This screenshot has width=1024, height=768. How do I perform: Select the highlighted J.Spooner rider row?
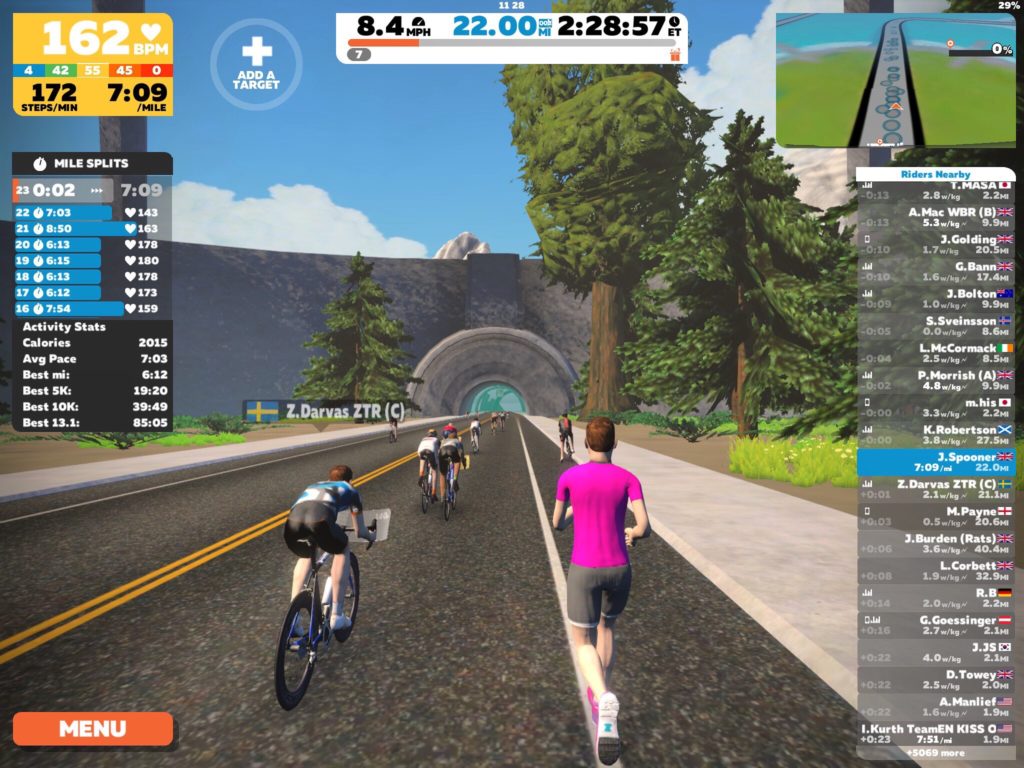(936, 462)
